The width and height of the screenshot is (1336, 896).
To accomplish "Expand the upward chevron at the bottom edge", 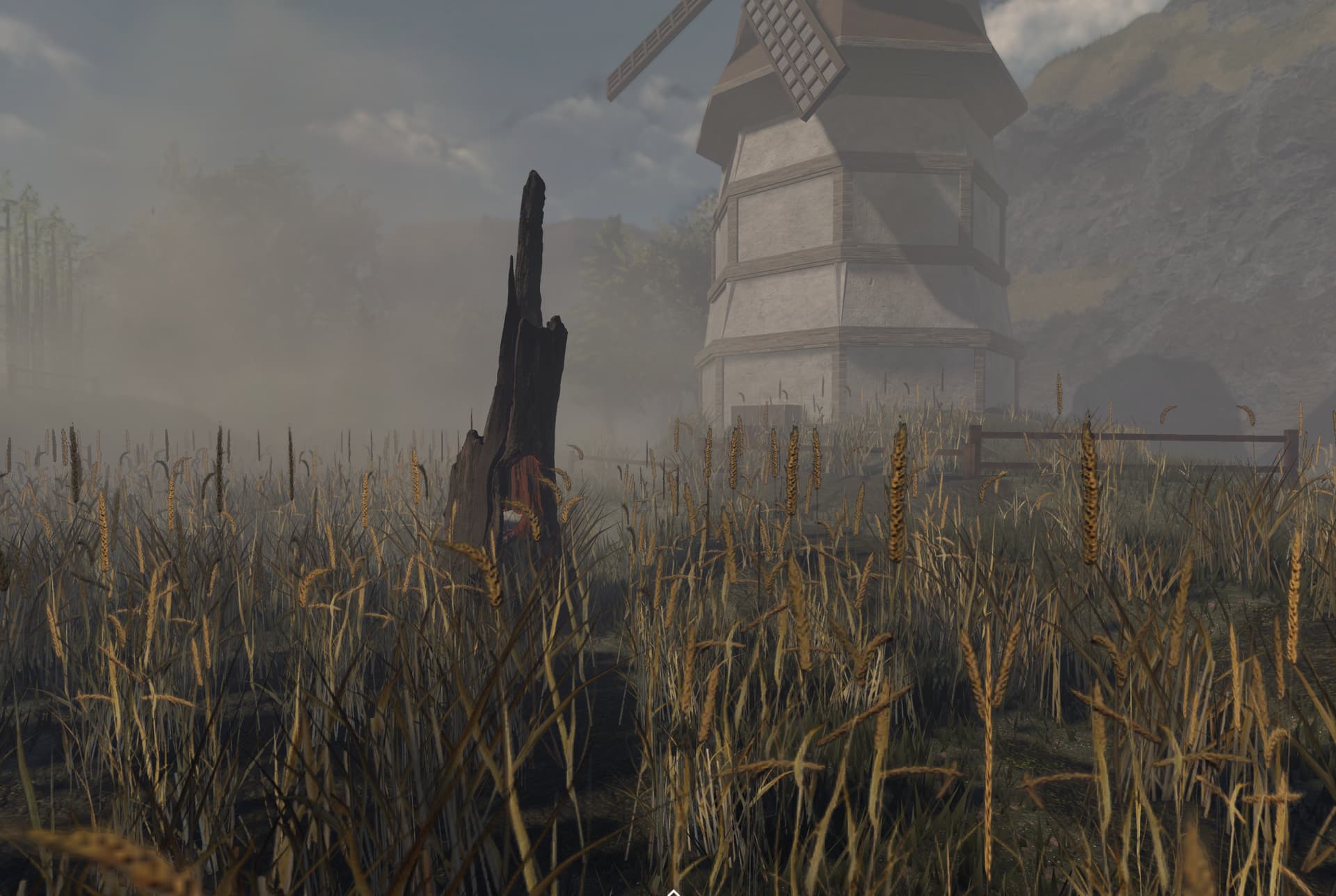I will (x=672, y=891).
